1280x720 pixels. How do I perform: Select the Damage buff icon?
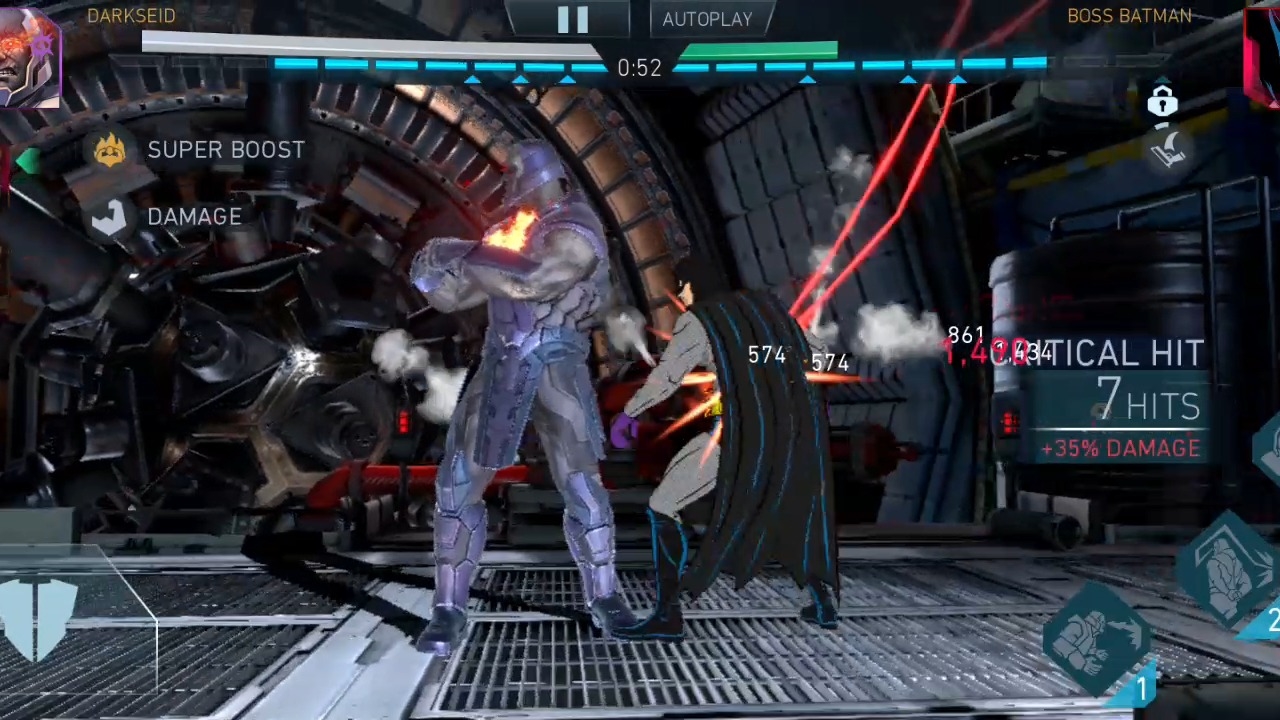110,217
